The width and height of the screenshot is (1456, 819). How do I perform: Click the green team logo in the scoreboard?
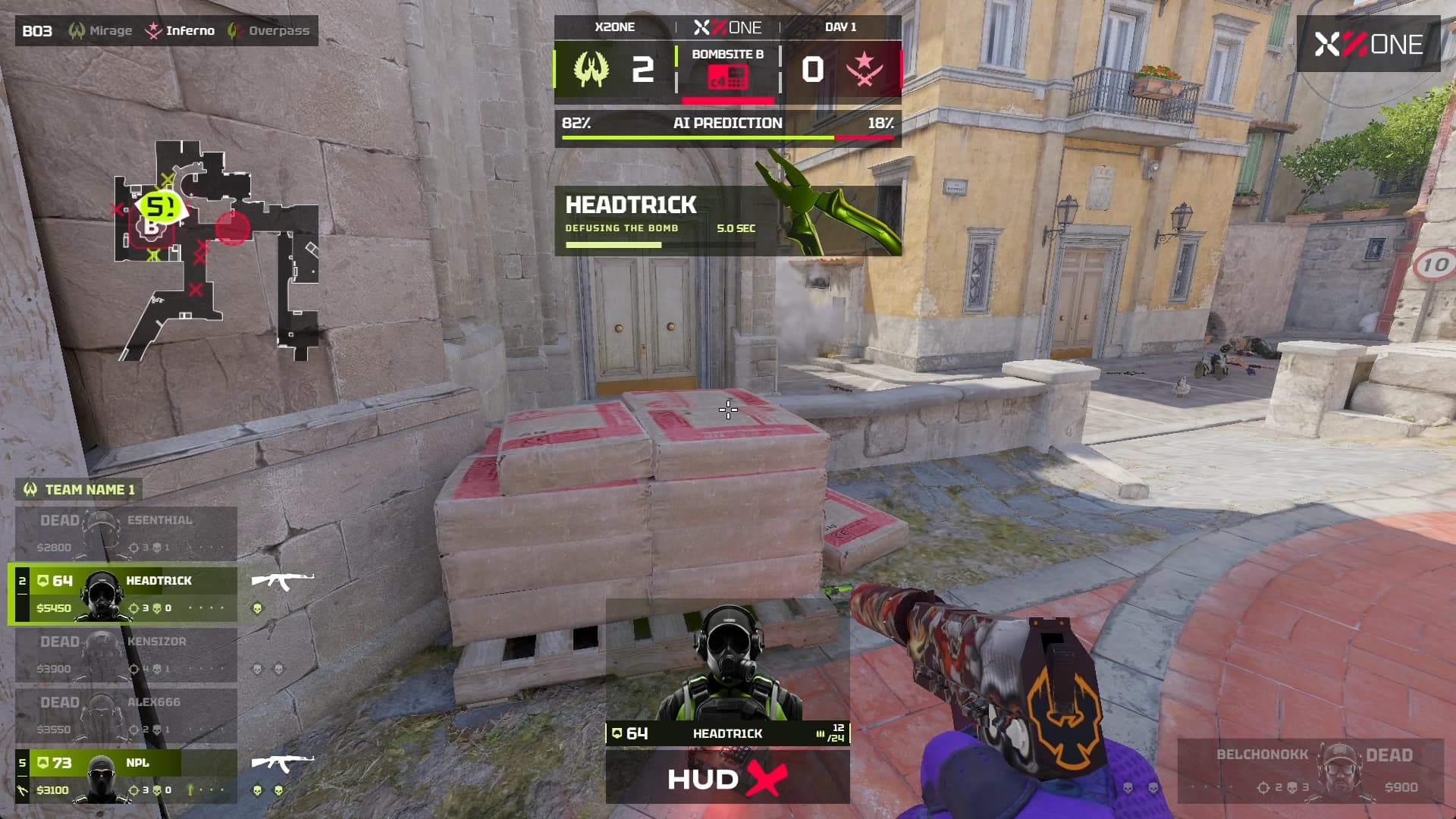pos(591,70)
